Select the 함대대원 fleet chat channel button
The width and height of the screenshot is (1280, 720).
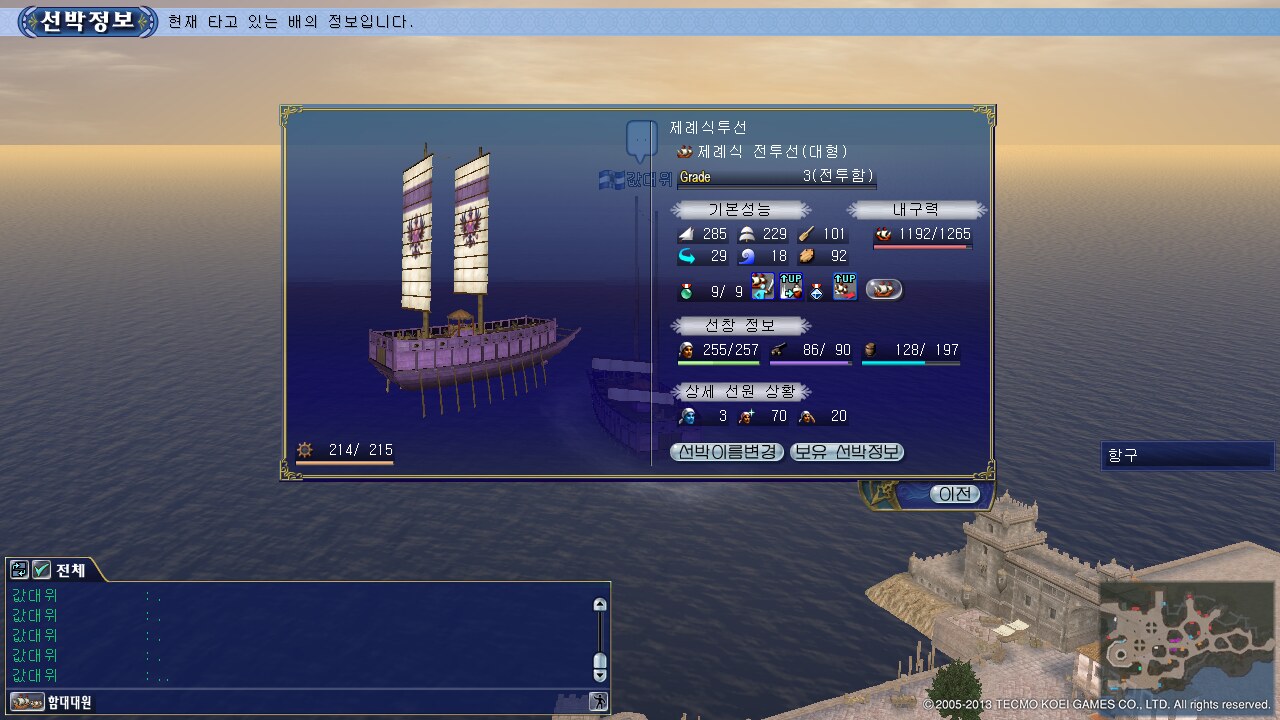(x=52, y=702)
